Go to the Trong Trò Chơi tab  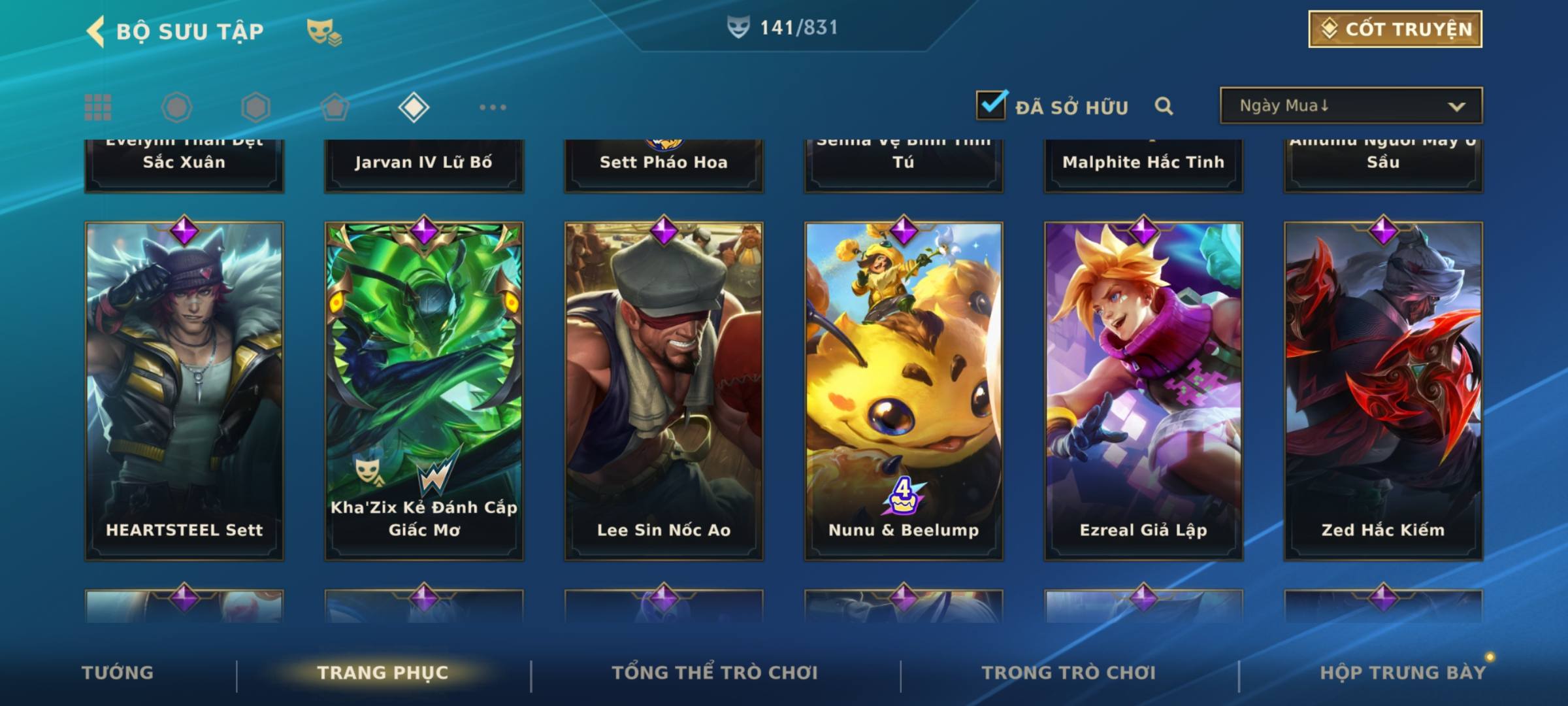1069,673
